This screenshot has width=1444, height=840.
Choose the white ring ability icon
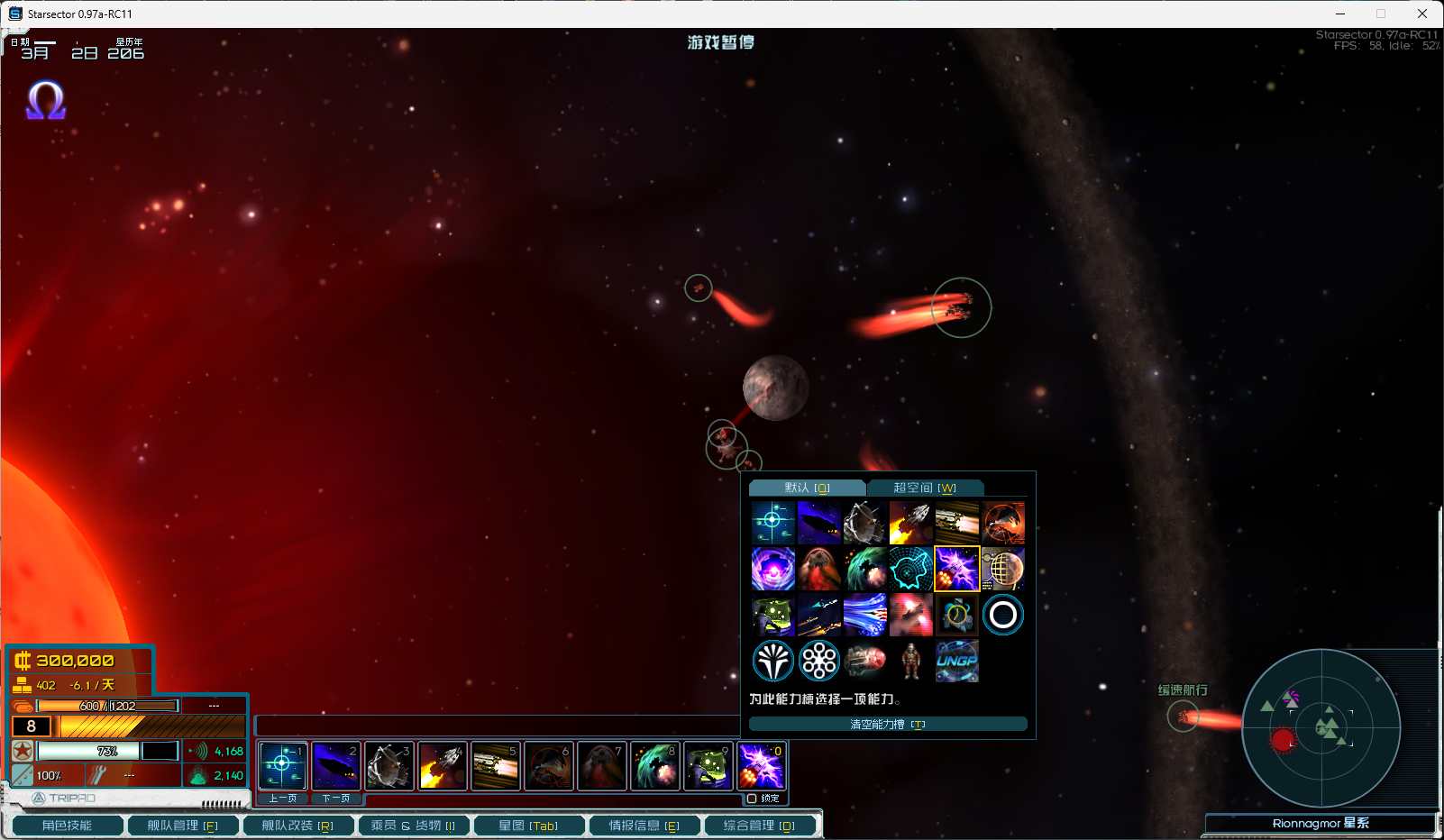(x=1002, y=615)
